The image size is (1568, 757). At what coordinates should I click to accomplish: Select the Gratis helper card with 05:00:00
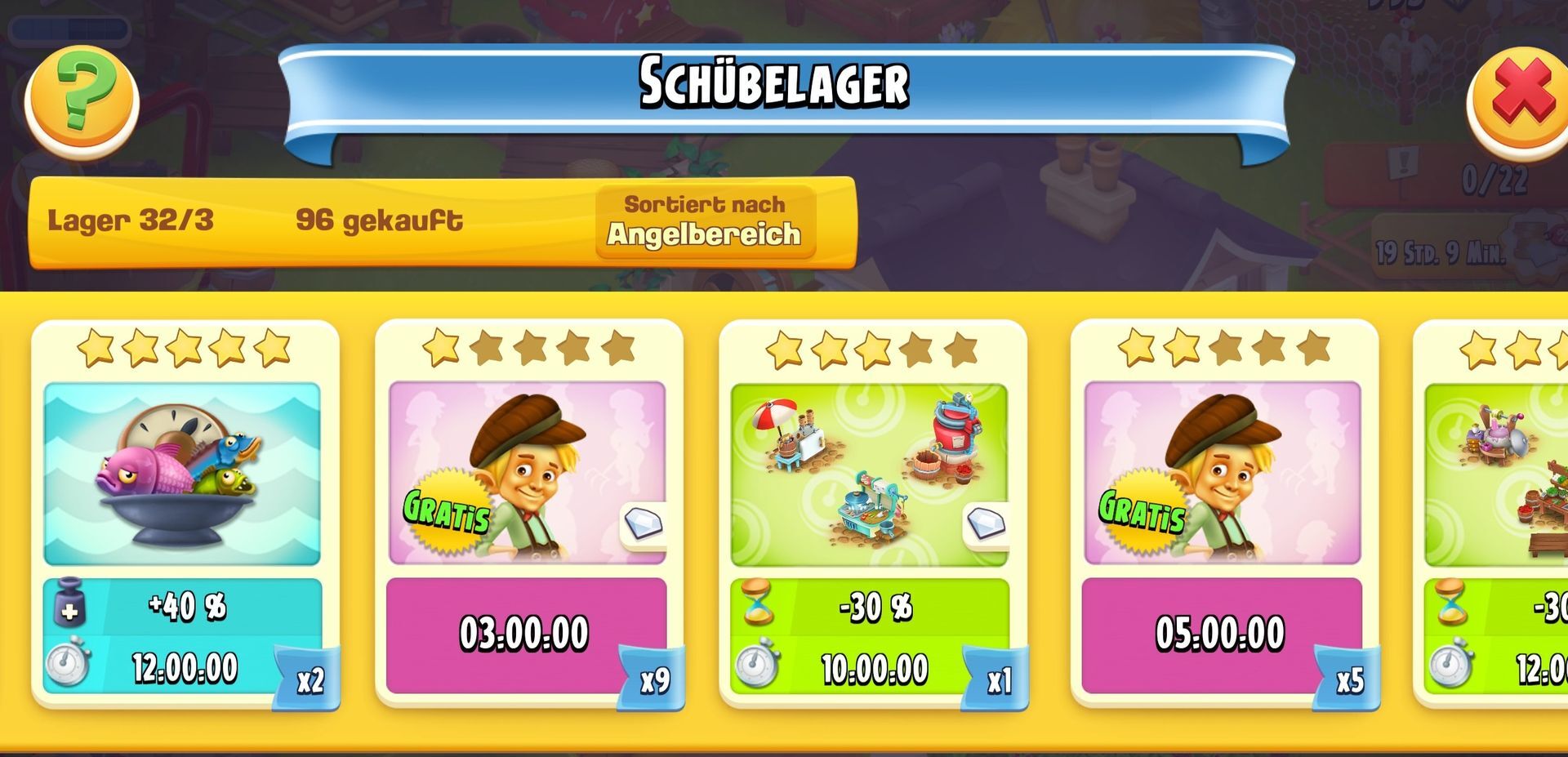(x=1223, y=514)
